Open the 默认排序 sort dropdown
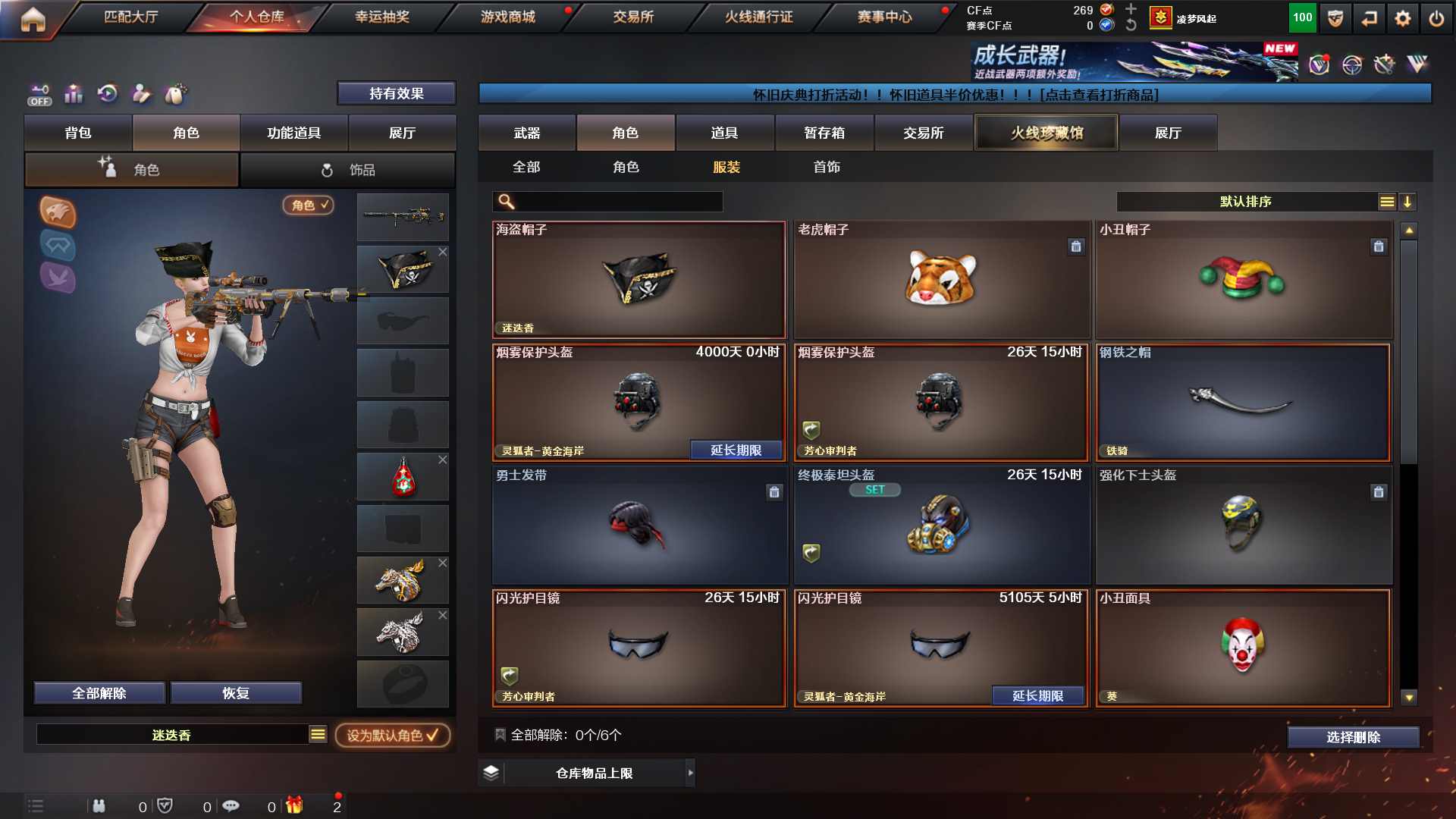 pyautogui.click(x=1245, y=202)
